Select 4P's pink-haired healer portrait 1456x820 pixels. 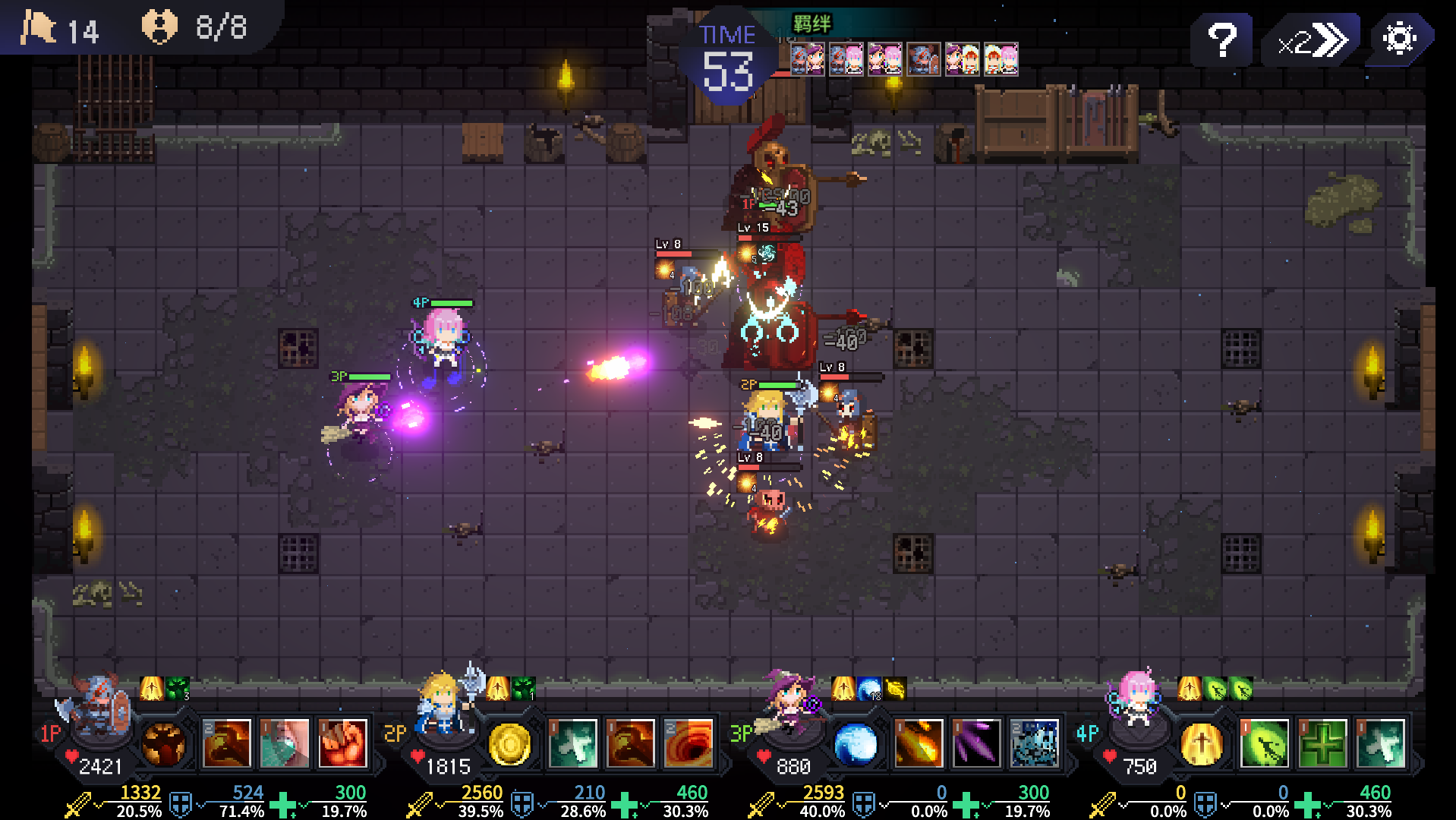(1133, 700)
